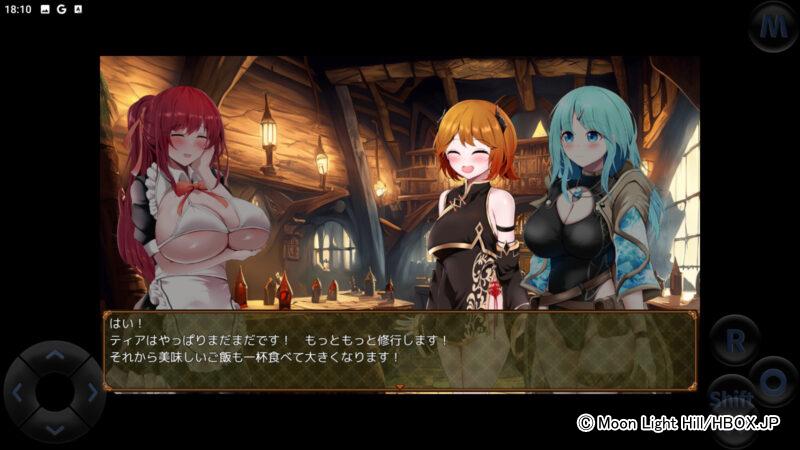
Task: Tap the D-pad left arrow
Action: (x=18, y=392)
